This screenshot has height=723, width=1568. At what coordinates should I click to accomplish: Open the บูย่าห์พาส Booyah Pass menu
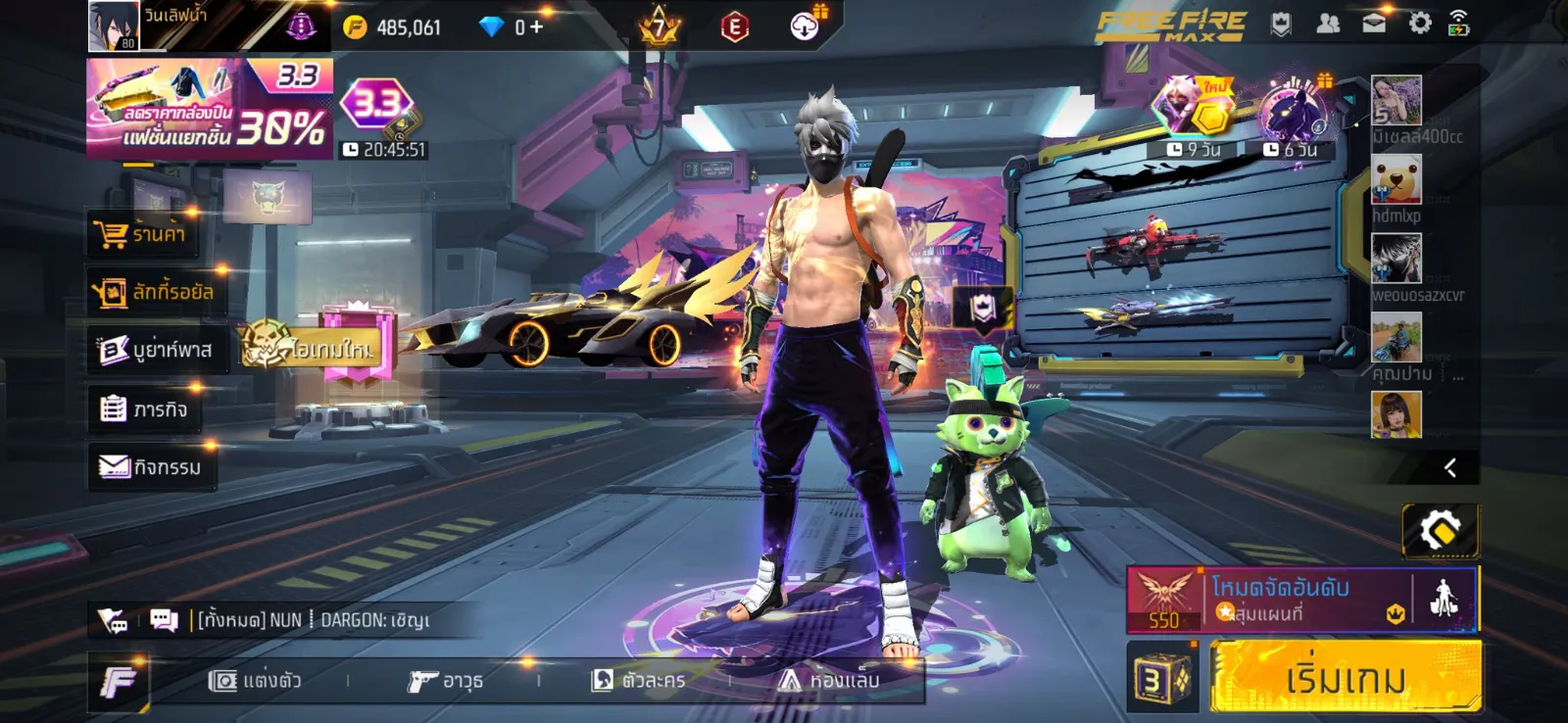click(155, 350)
